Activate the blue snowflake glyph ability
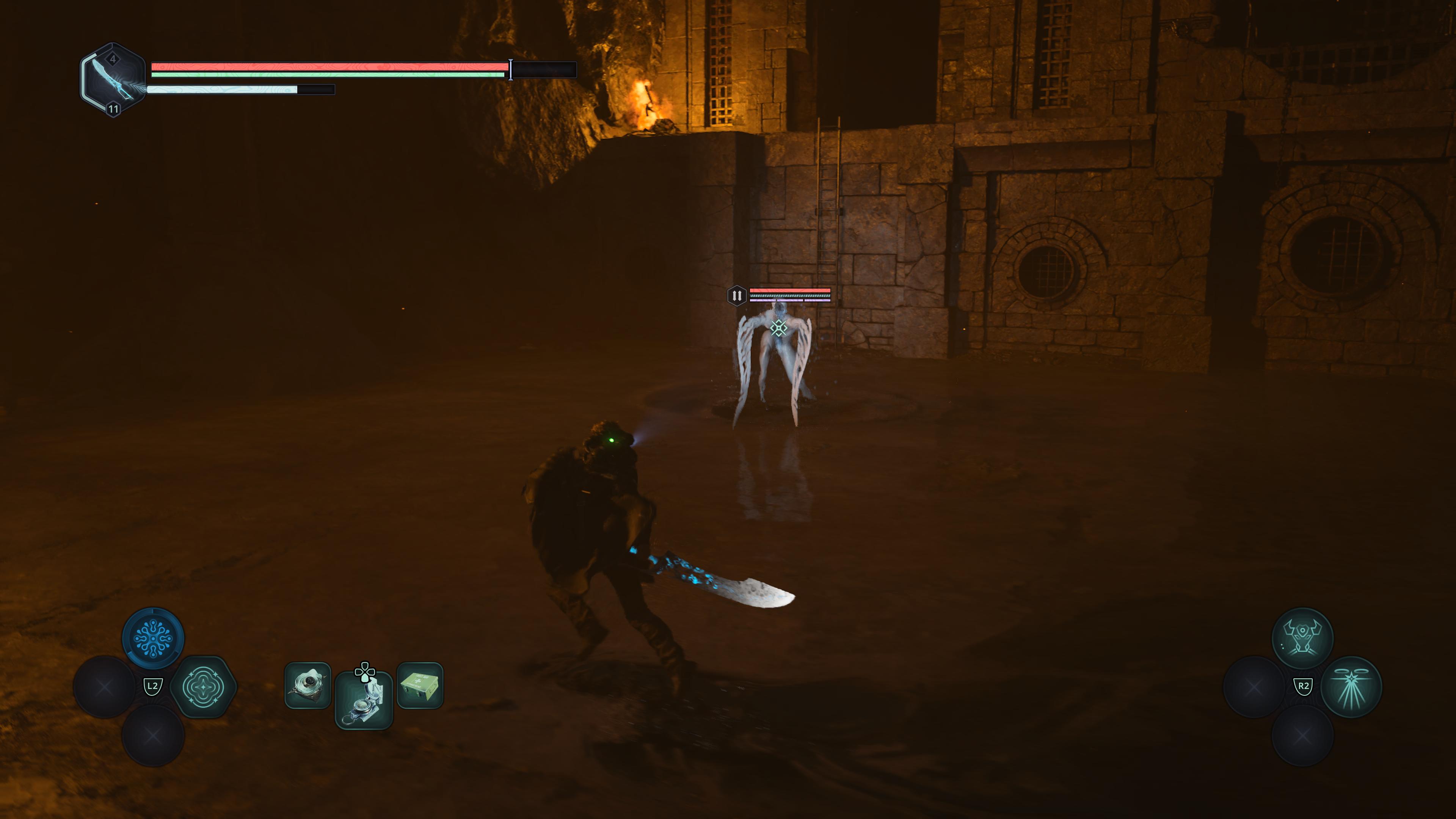 152,638
